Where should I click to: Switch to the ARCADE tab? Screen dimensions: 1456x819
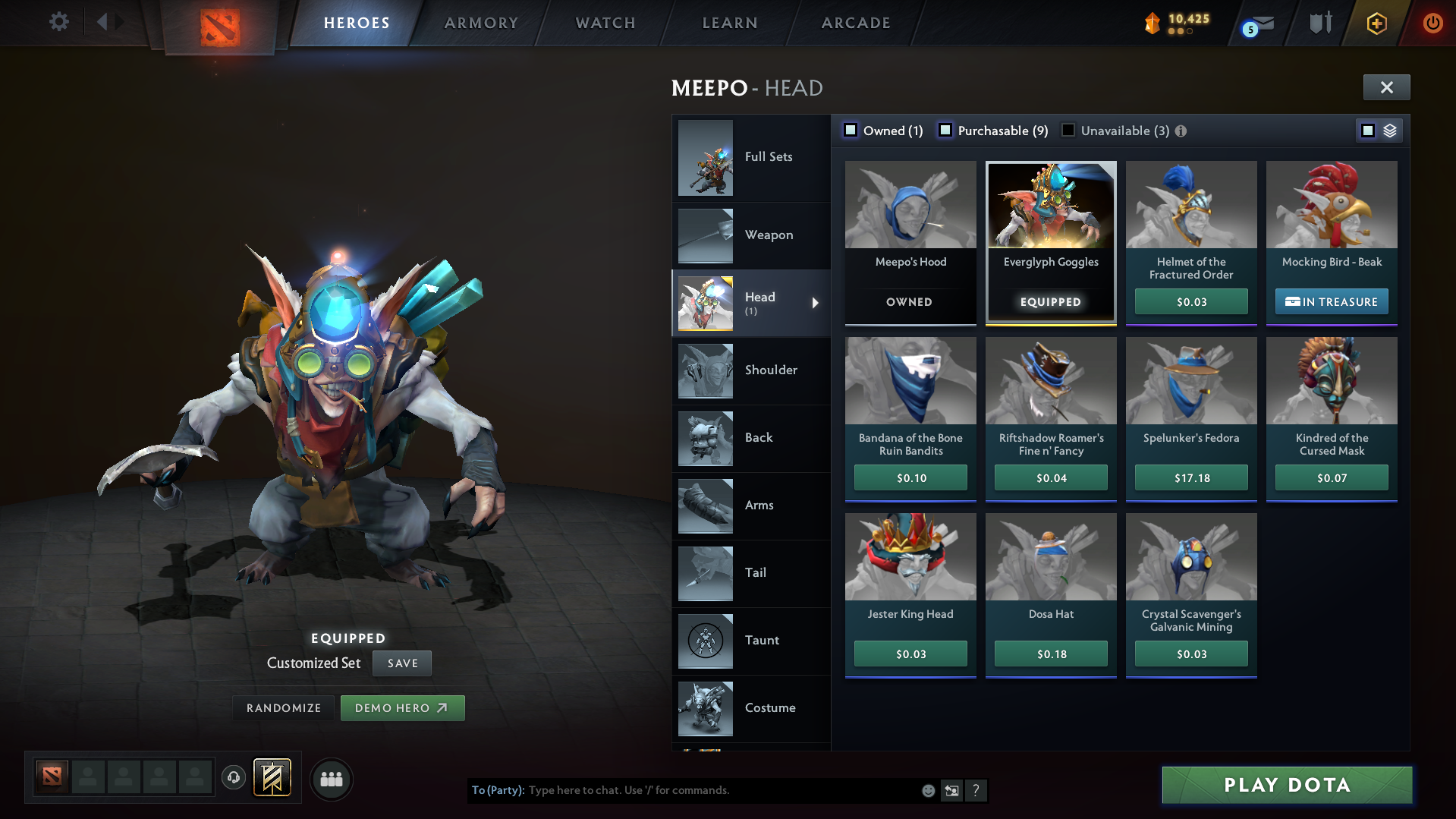pos(855,23)
